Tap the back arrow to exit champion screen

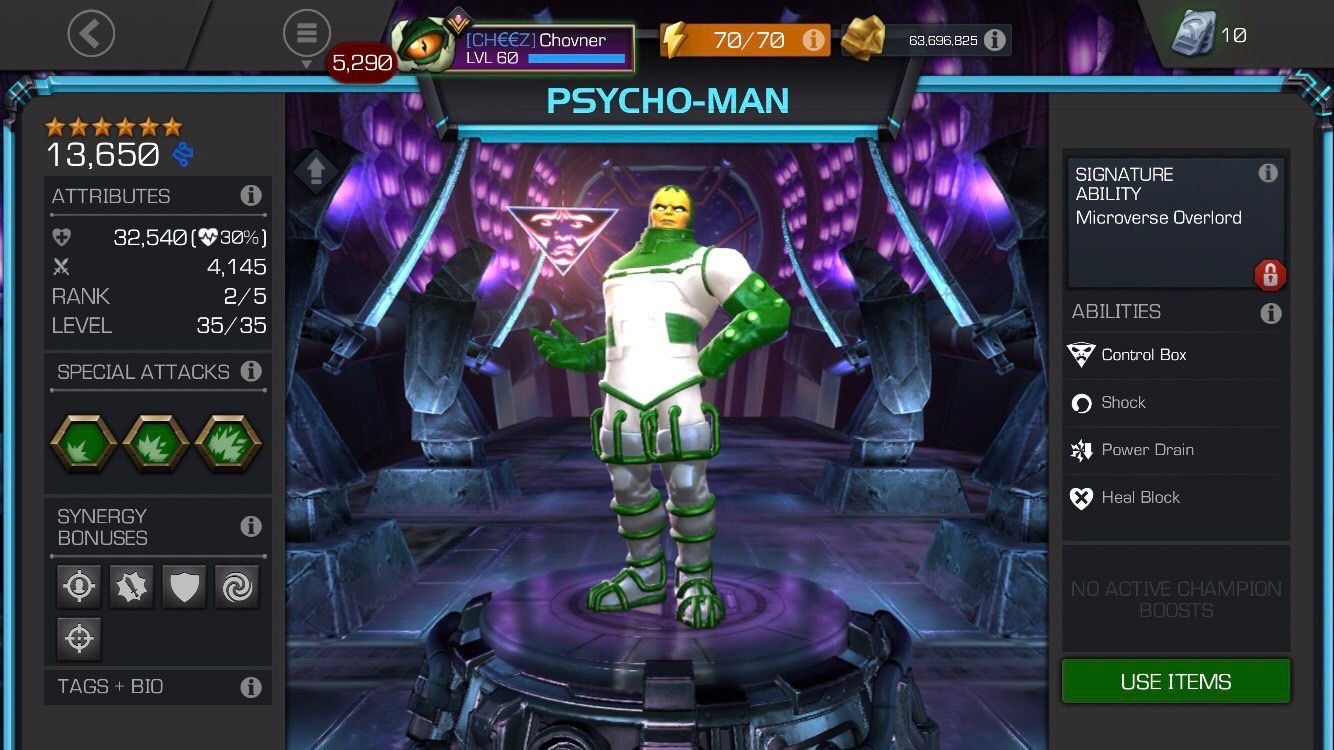[x=91, y=33]
